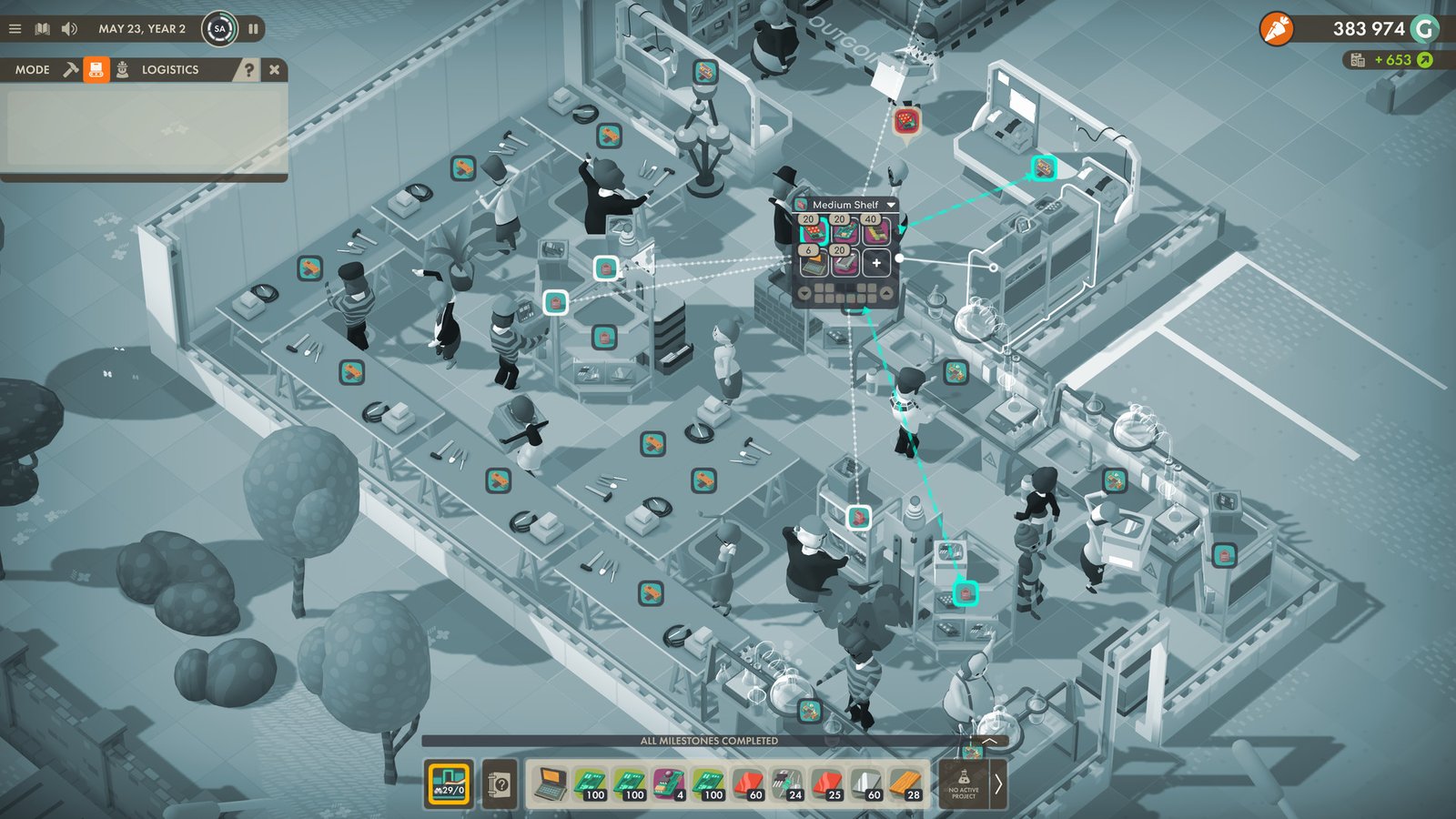Open the hamburger main menu
1456x819 pixels.
(15, 28)
